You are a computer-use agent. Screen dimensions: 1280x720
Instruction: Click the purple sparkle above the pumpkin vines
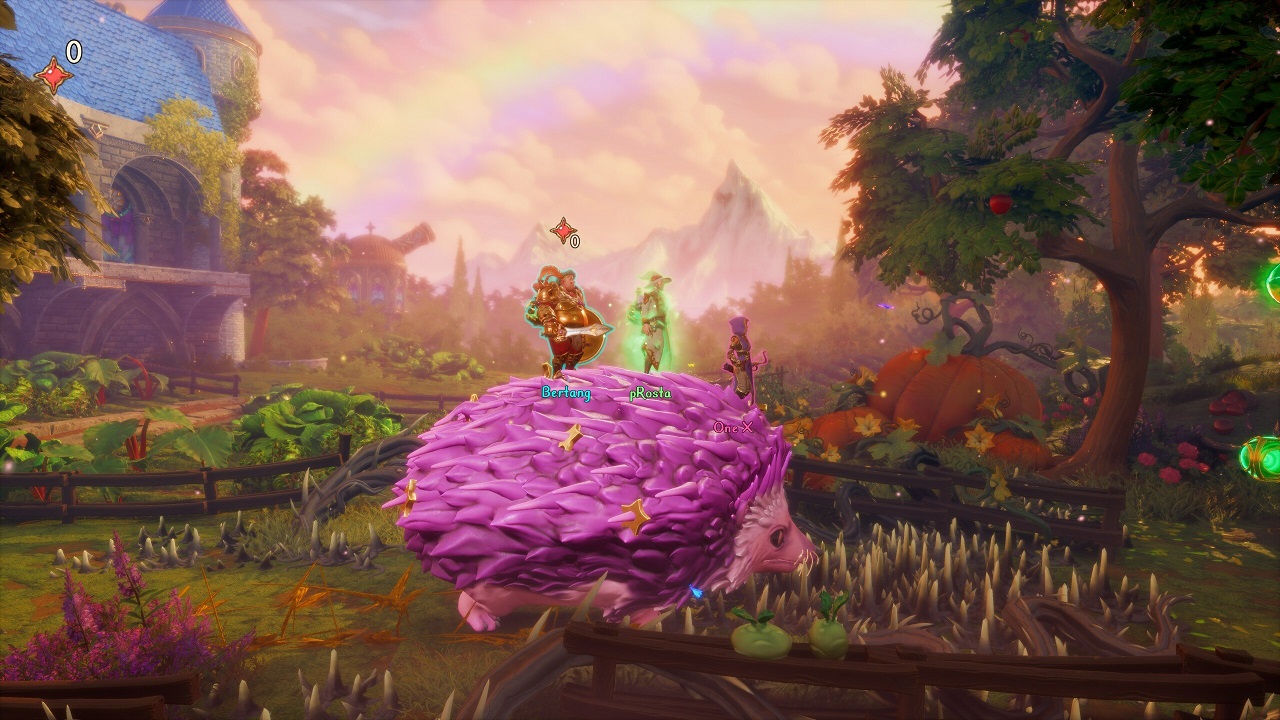(x=885, y=307)
